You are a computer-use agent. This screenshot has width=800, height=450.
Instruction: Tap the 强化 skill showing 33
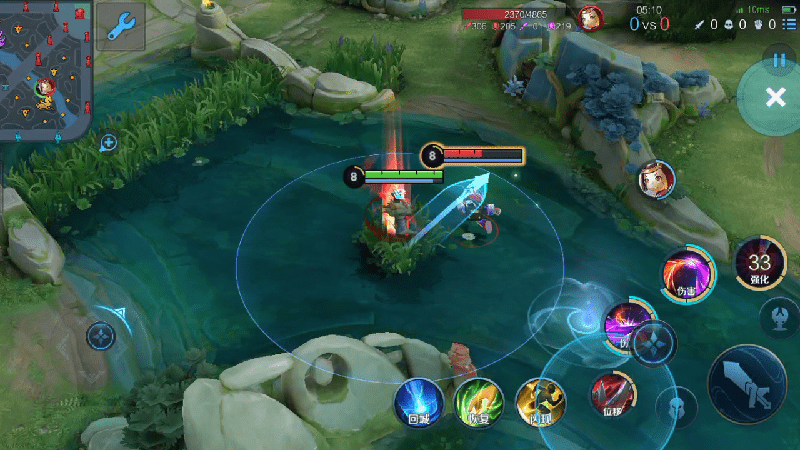758,264
